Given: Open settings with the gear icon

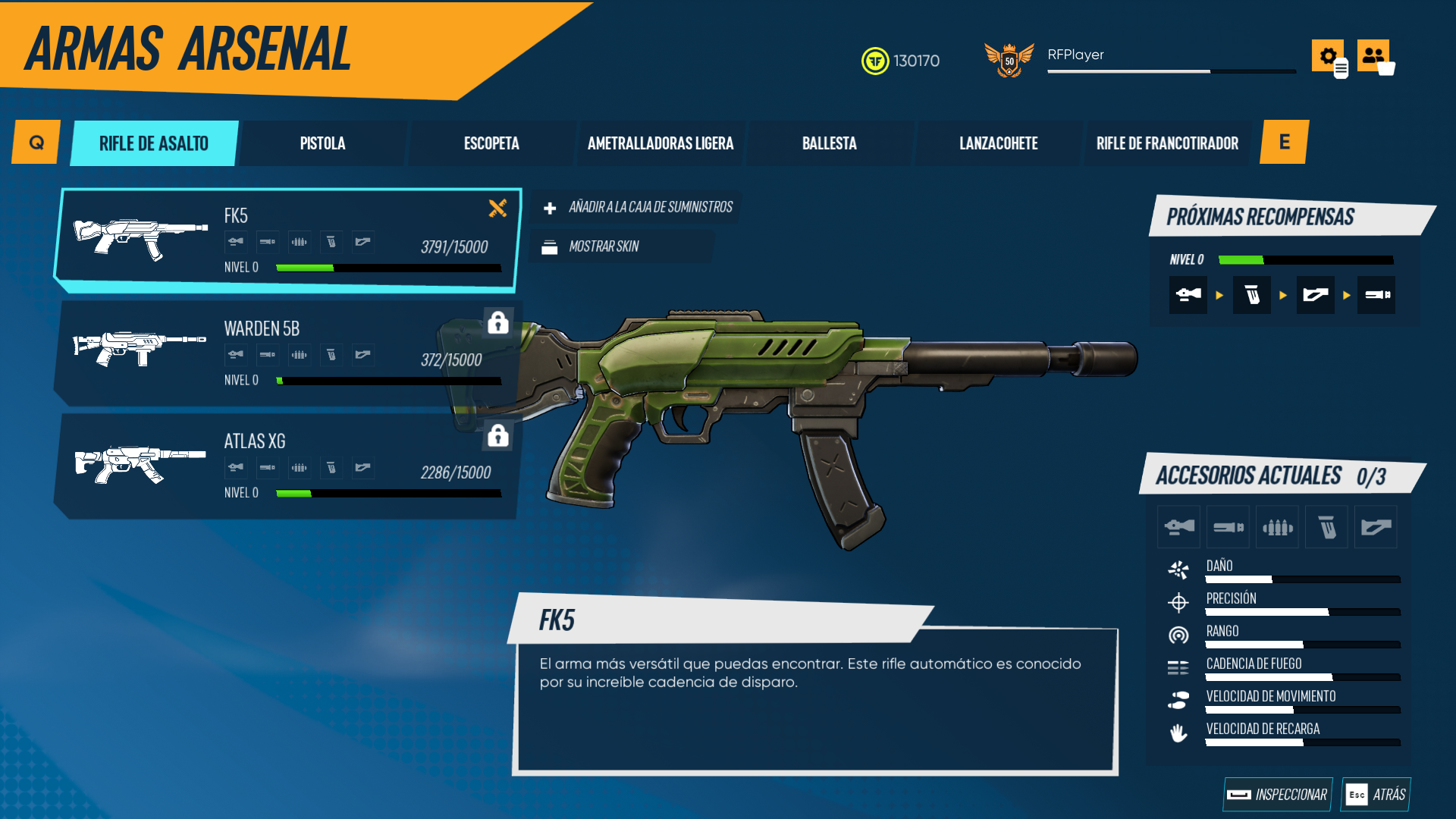Looking at the screenshot, I should click(x=1327, y=55).
